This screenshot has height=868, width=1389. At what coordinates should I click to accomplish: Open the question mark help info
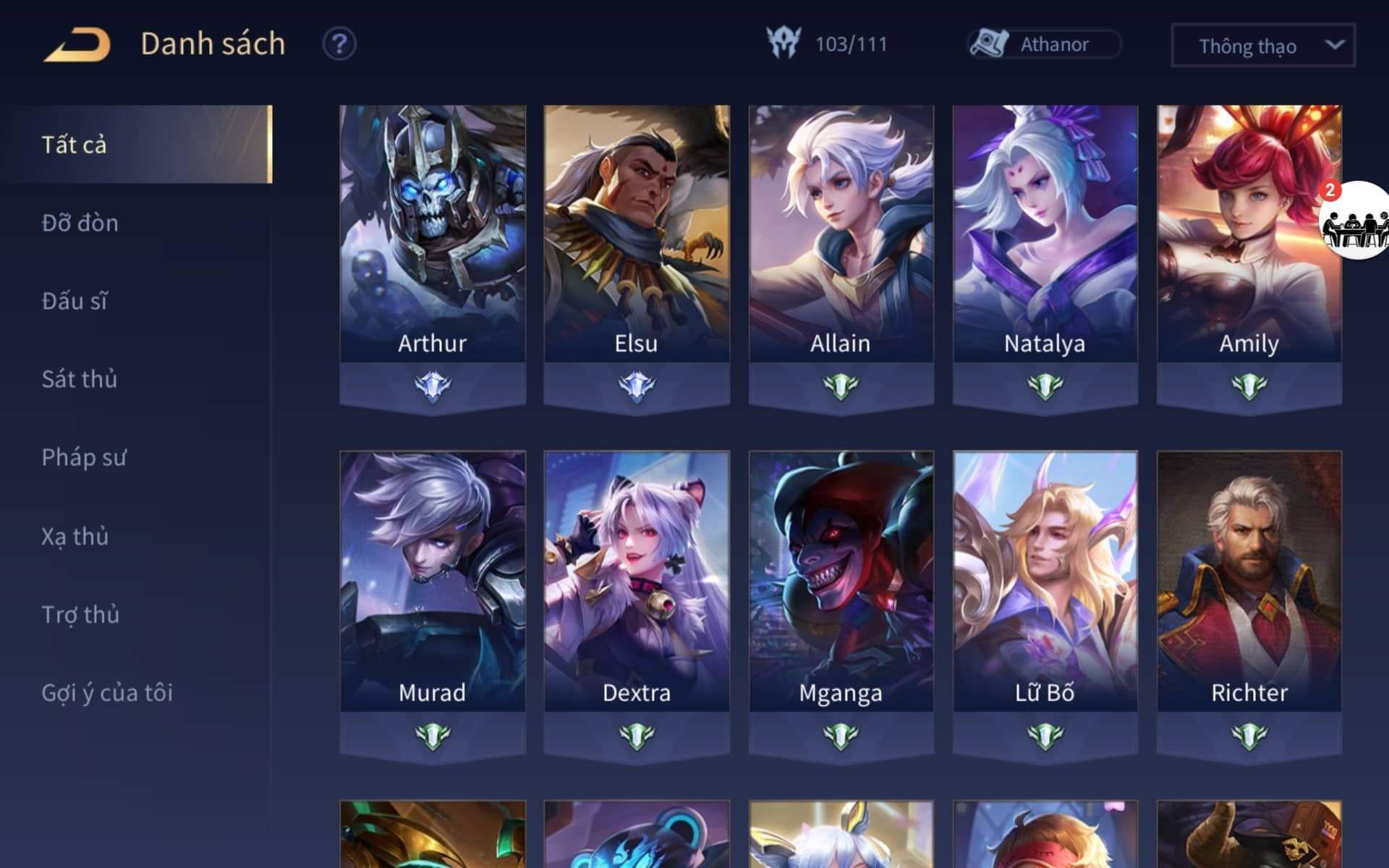[339, 44]
